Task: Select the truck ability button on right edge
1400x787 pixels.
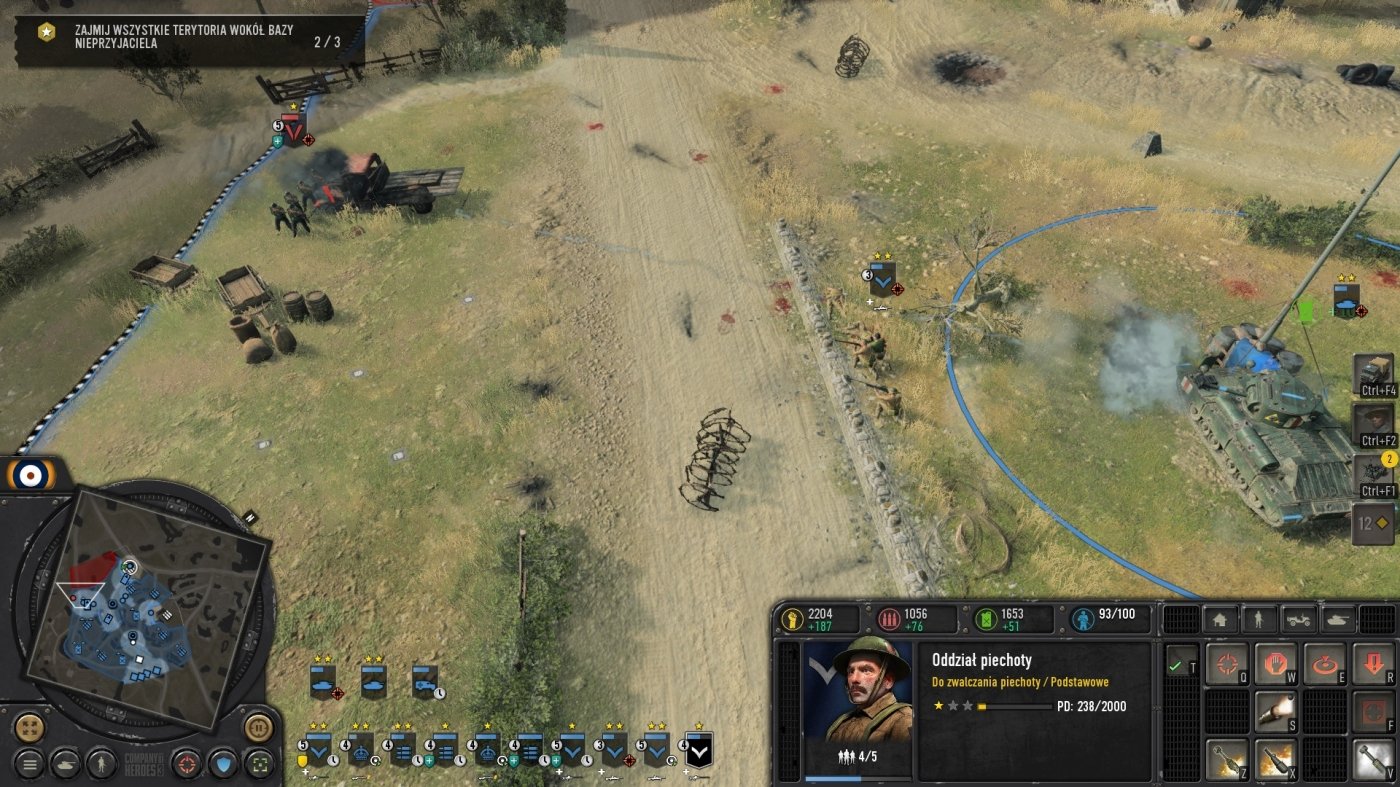Action: coord(1373,373)
